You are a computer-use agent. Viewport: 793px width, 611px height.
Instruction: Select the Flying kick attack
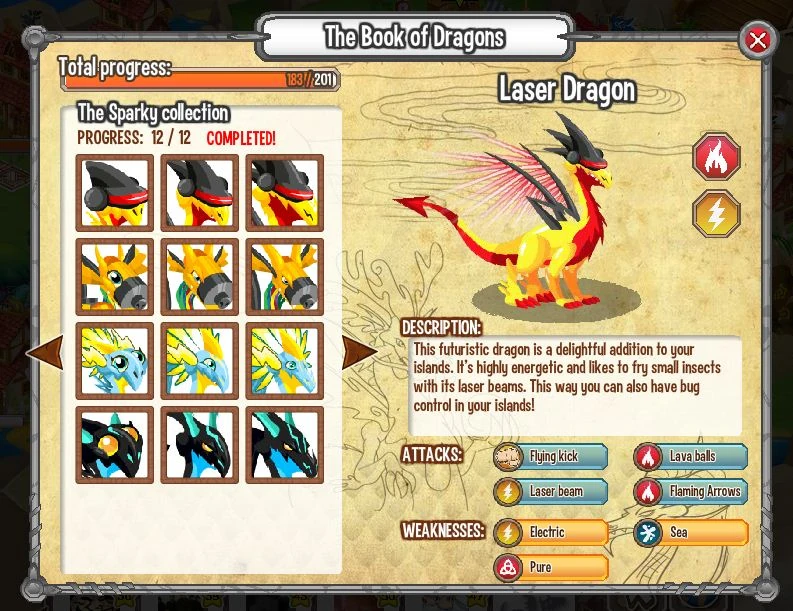[551, 457]
